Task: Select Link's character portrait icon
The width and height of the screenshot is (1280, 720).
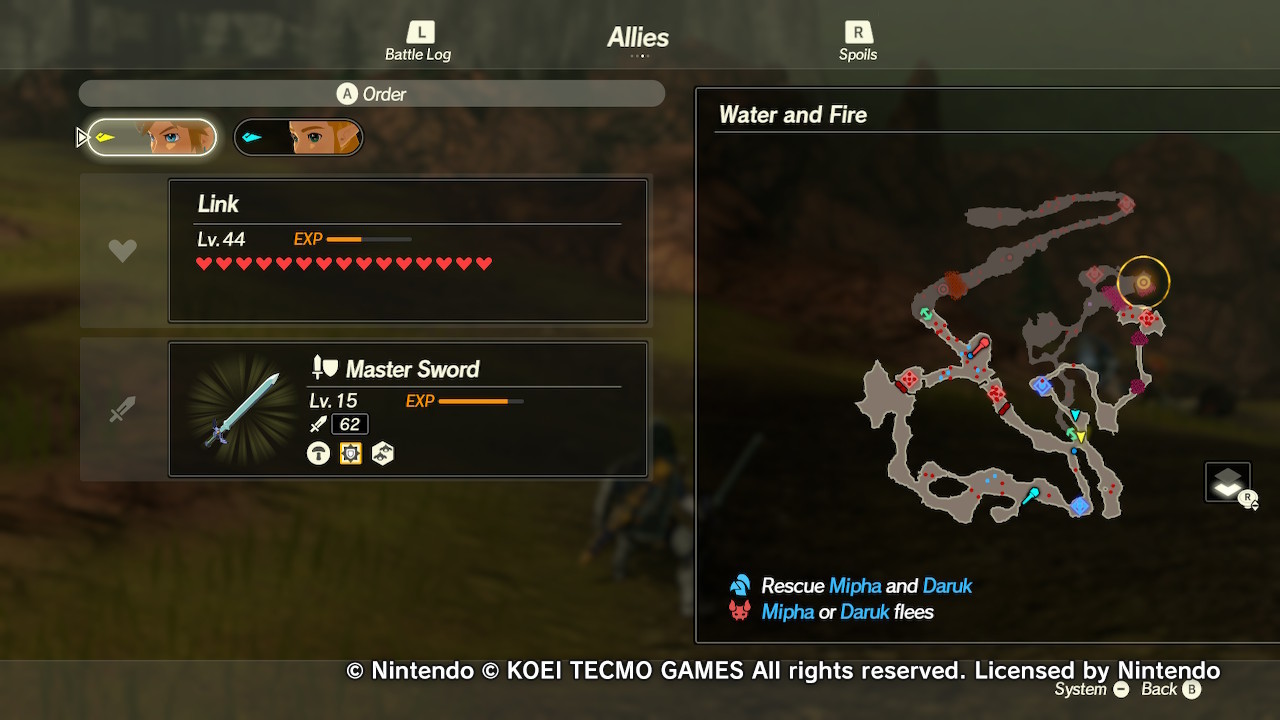Action: [150, 137]
